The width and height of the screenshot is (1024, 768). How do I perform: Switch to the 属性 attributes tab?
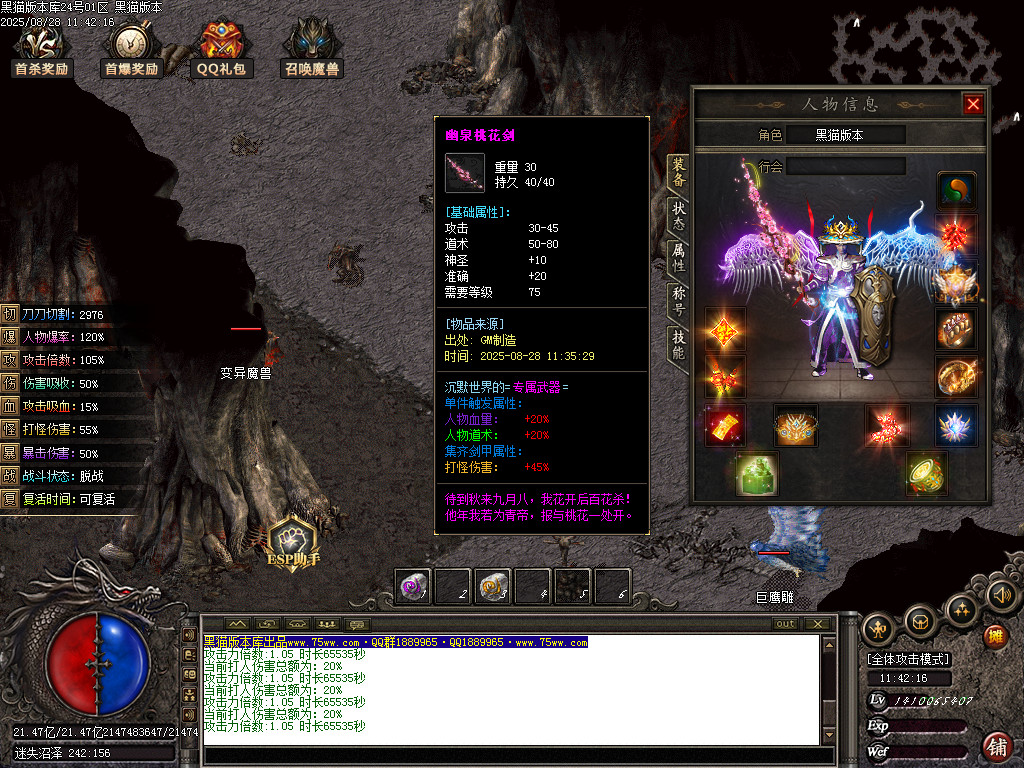pos(678,258)
